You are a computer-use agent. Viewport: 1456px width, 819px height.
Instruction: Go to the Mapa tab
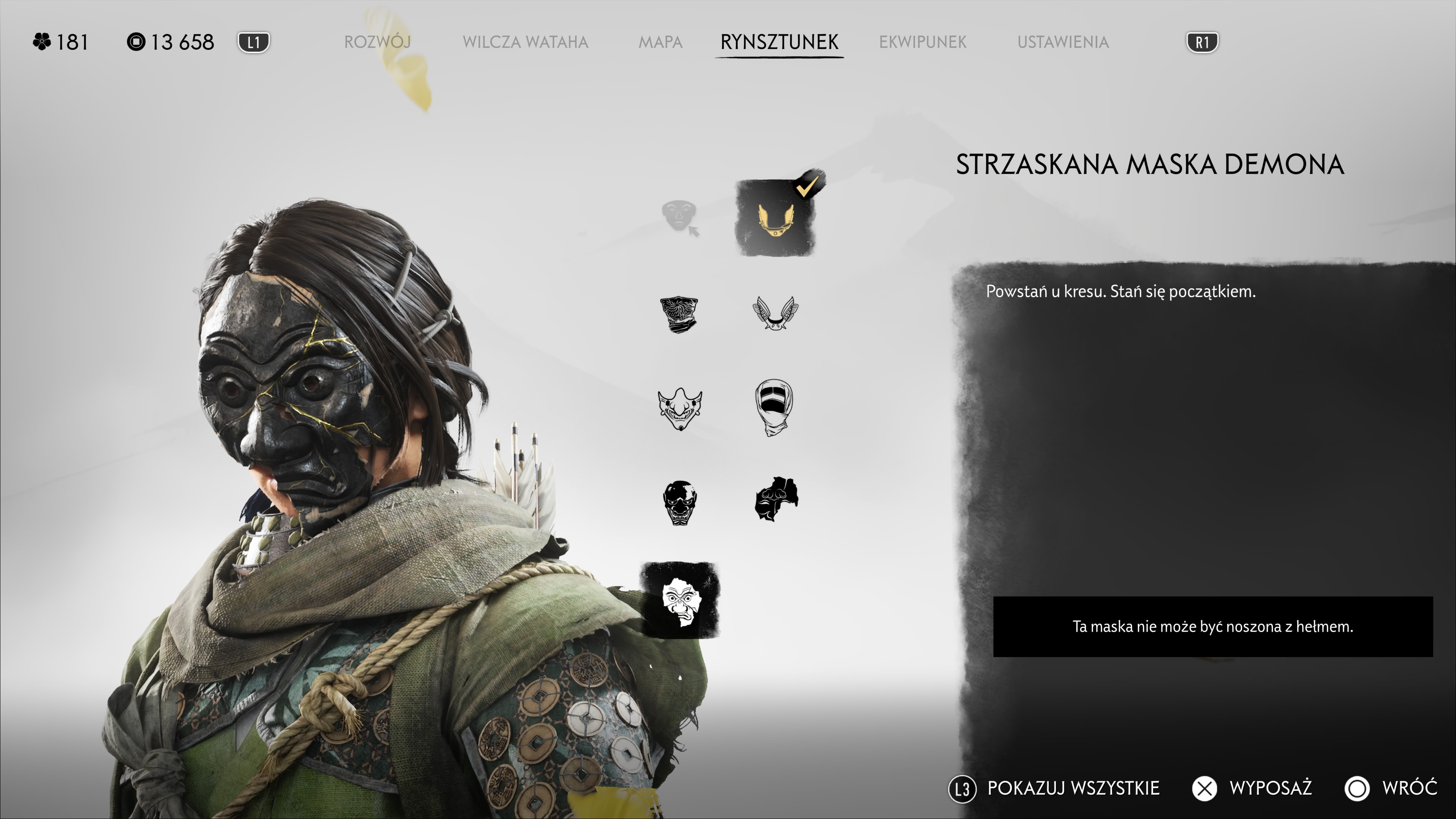660,42
